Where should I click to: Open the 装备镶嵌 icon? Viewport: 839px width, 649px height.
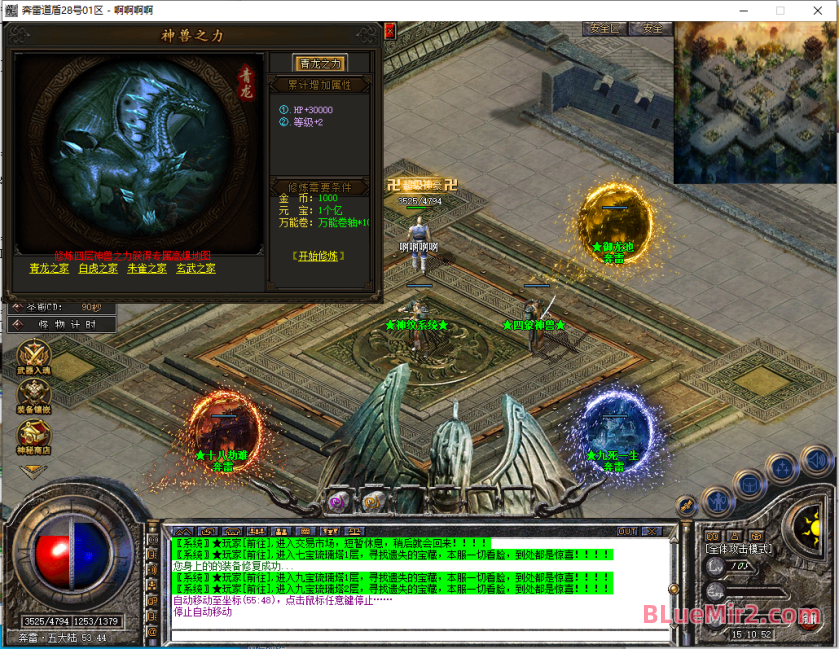tap(34, 396)
